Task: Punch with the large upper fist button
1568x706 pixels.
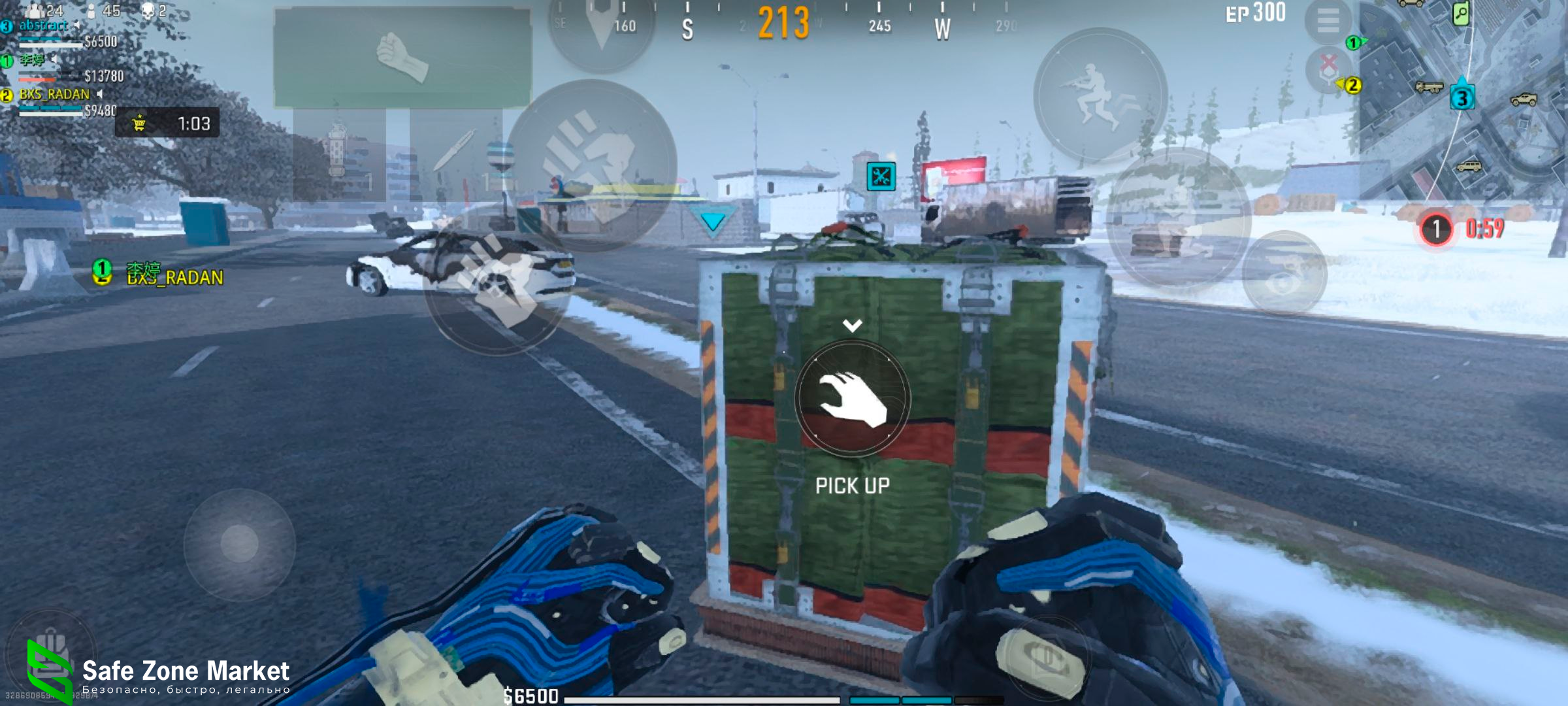Action: [591, 163]
